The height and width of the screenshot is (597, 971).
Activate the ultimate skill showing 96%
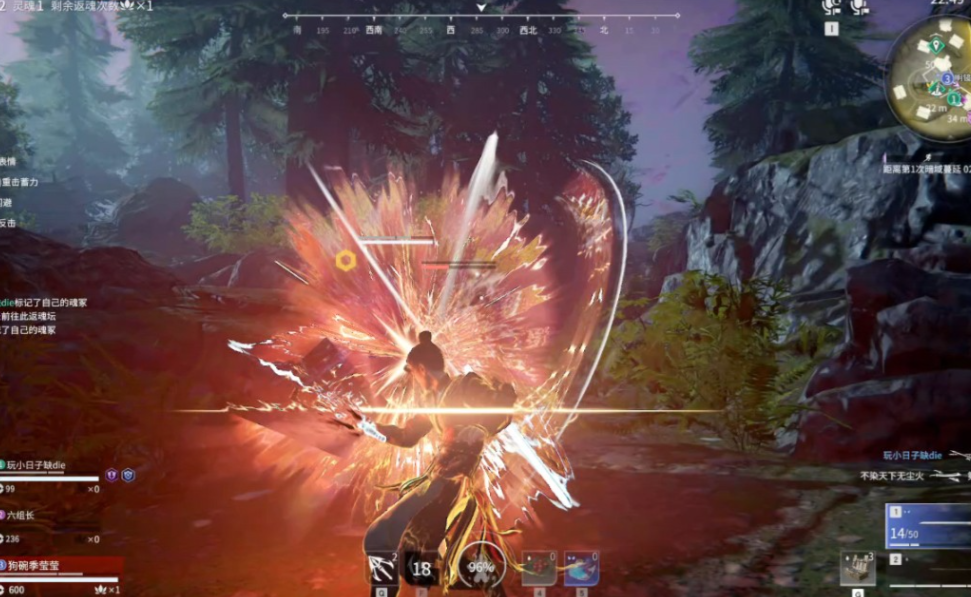click(483, 567)
